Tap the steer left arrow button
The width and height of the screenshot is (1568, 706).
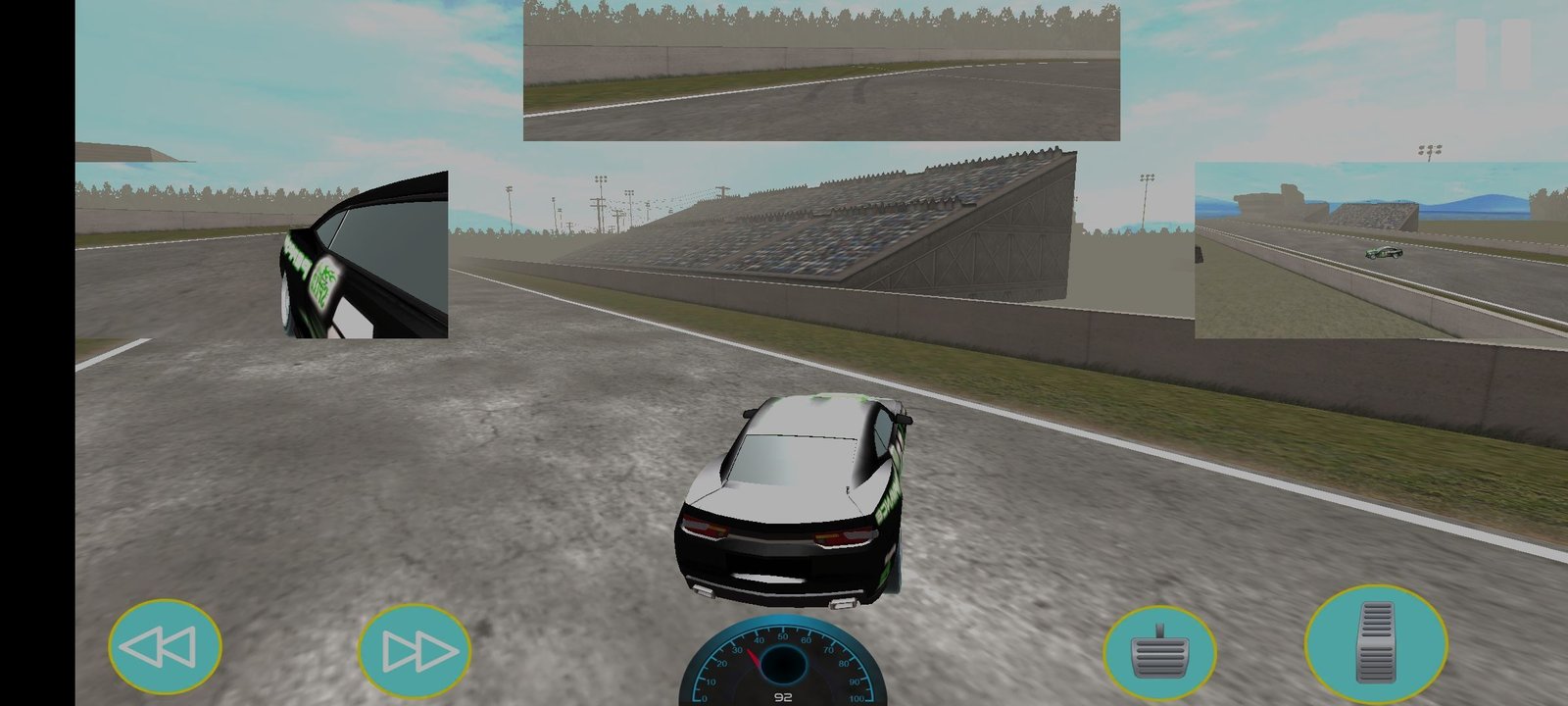pyautogui.click(x=165, y=647)
